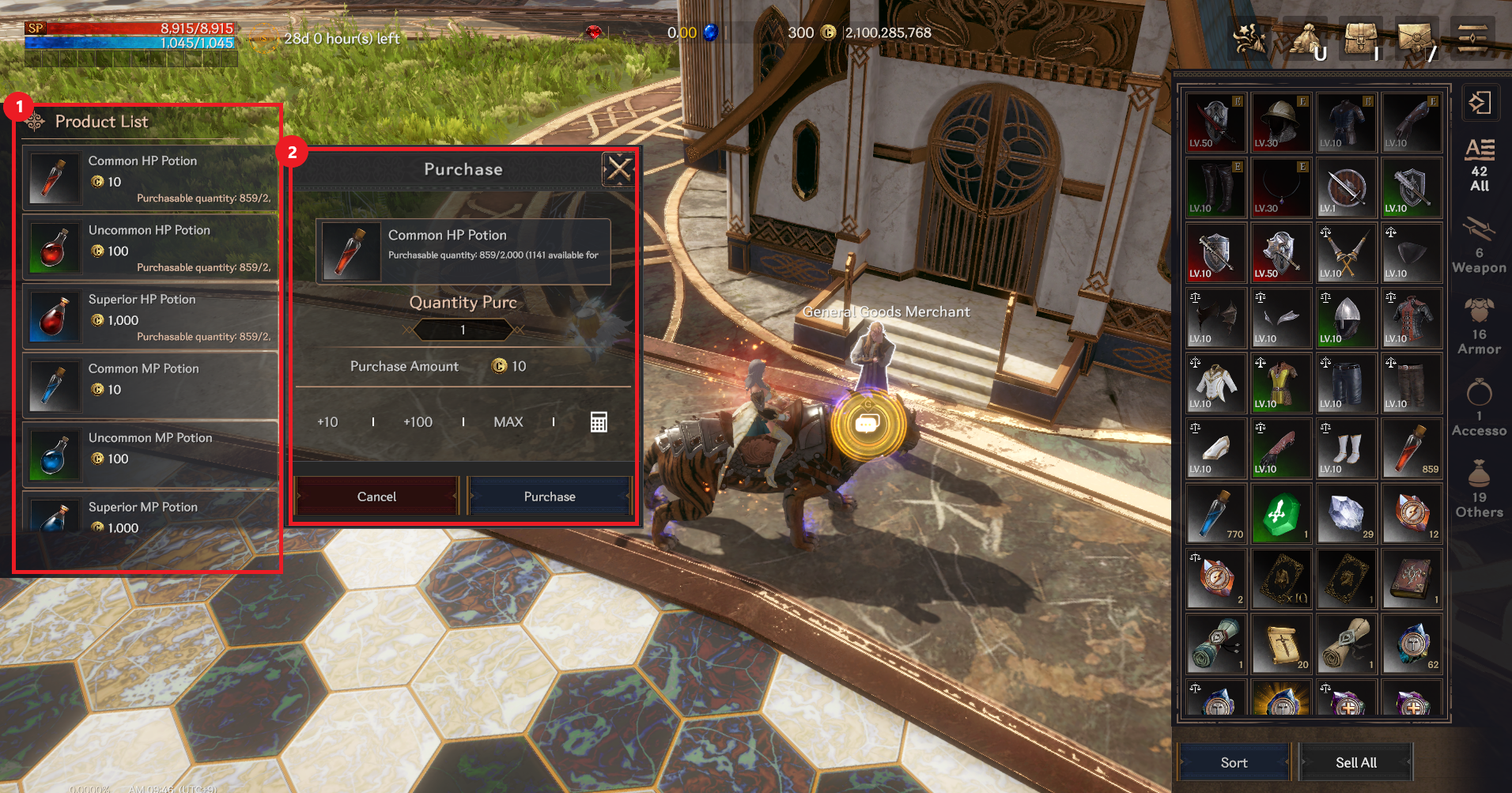The height and width of the screenshot is (793, 1512).
Task: Sort the inventory items
Action: tap(1234, 762)
